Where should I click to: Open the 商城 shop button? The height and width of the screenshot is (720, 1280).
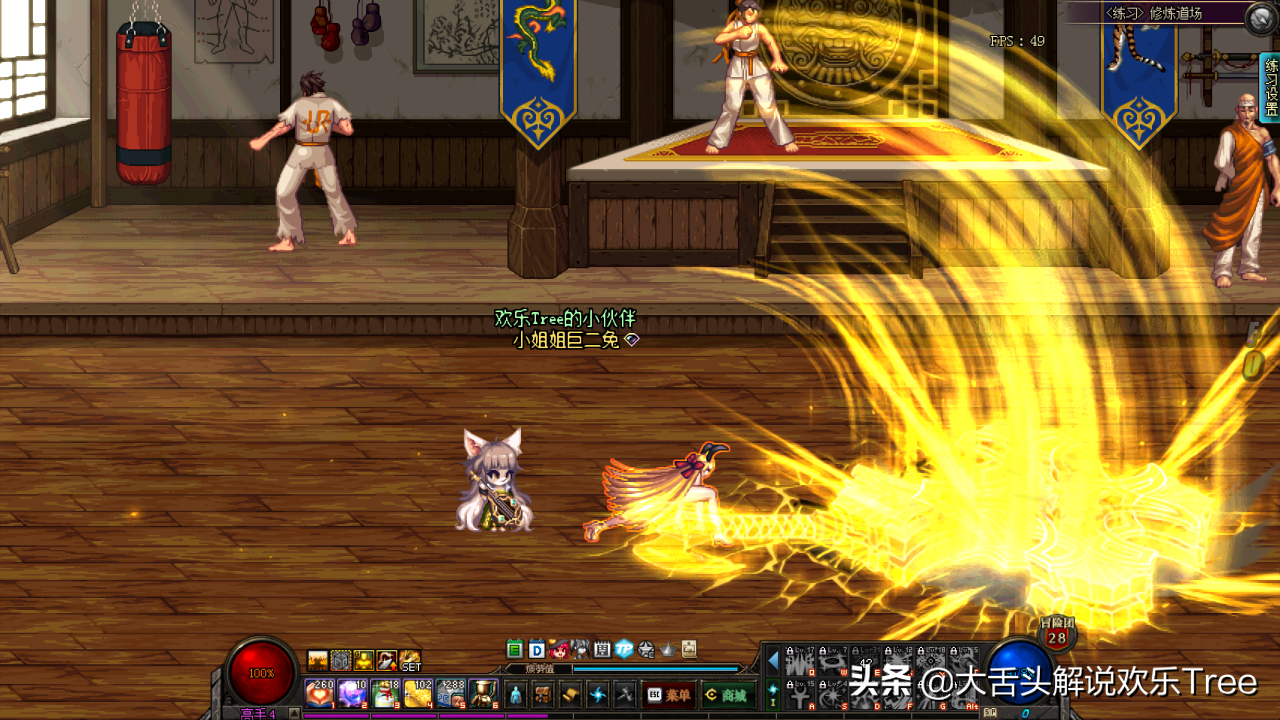[727, 694]
